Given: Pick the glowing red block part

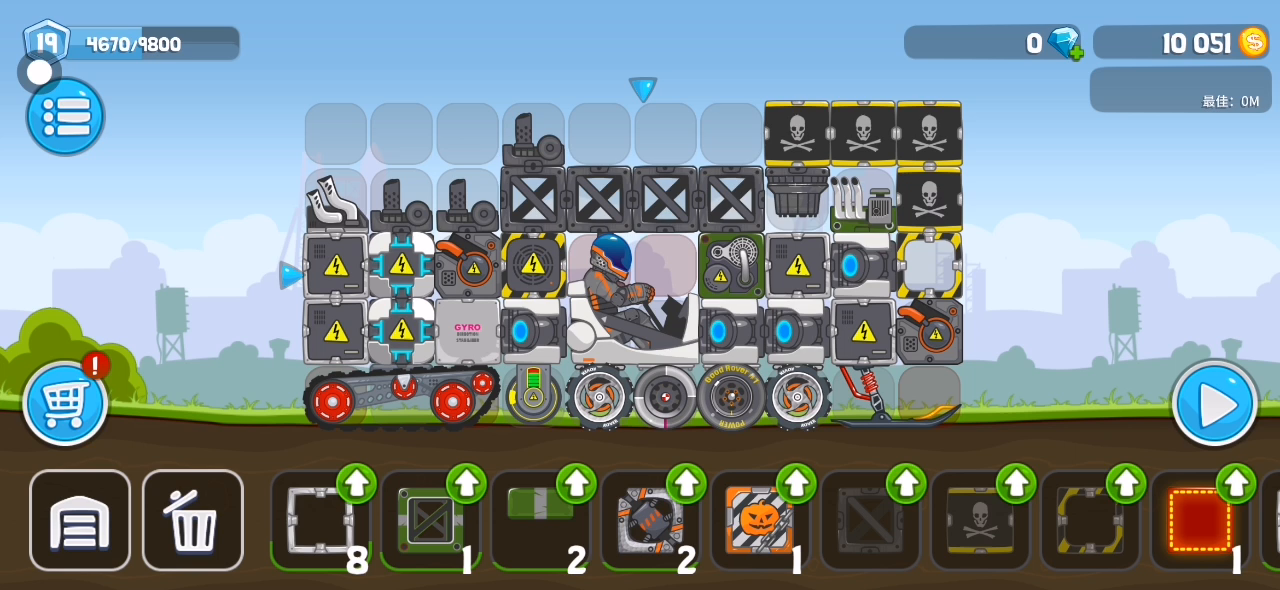Looking at the screenshot, I should tap(1199, 521).
